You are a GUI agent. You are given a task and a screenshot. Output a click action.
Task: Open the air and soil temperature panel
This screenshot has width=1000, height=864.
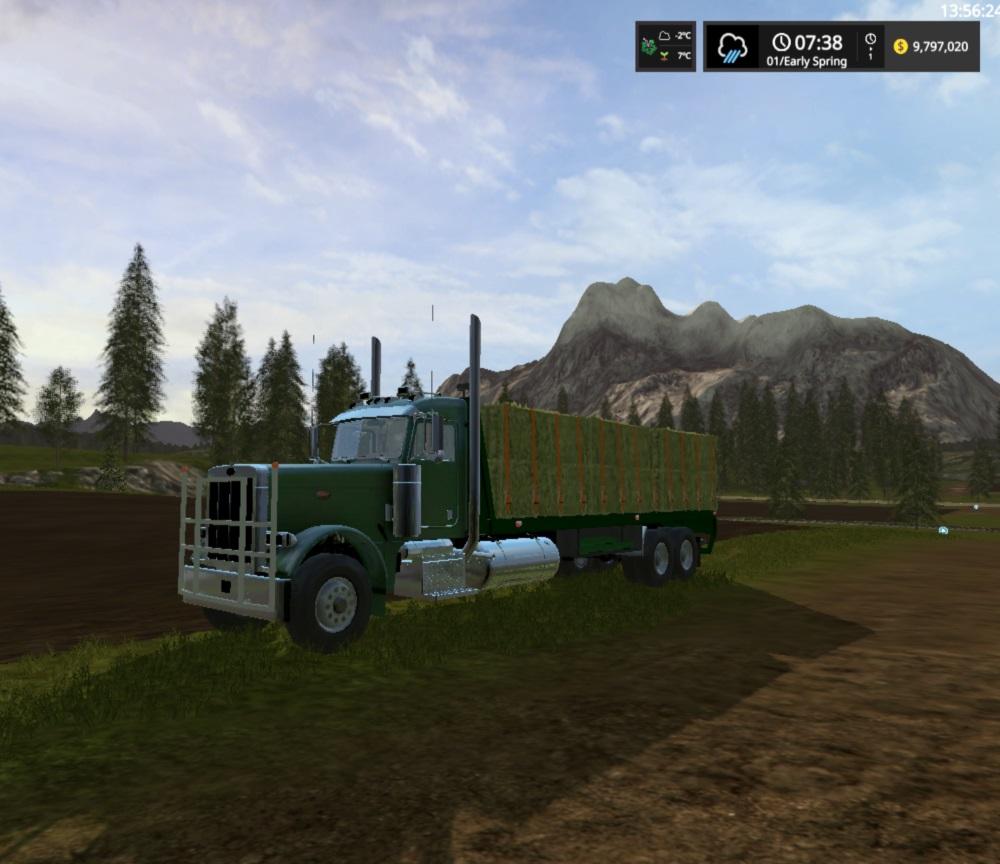click(x=665, y=46)
